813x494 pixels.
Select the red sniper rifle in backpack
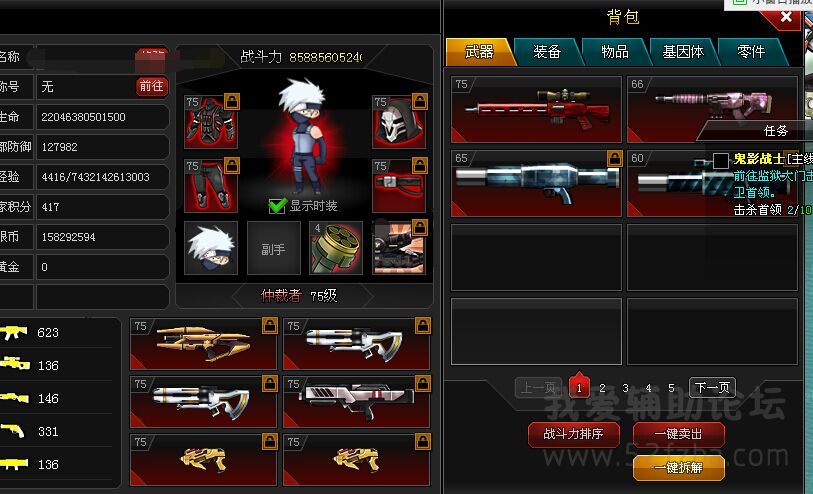click(x=536, y=108)
